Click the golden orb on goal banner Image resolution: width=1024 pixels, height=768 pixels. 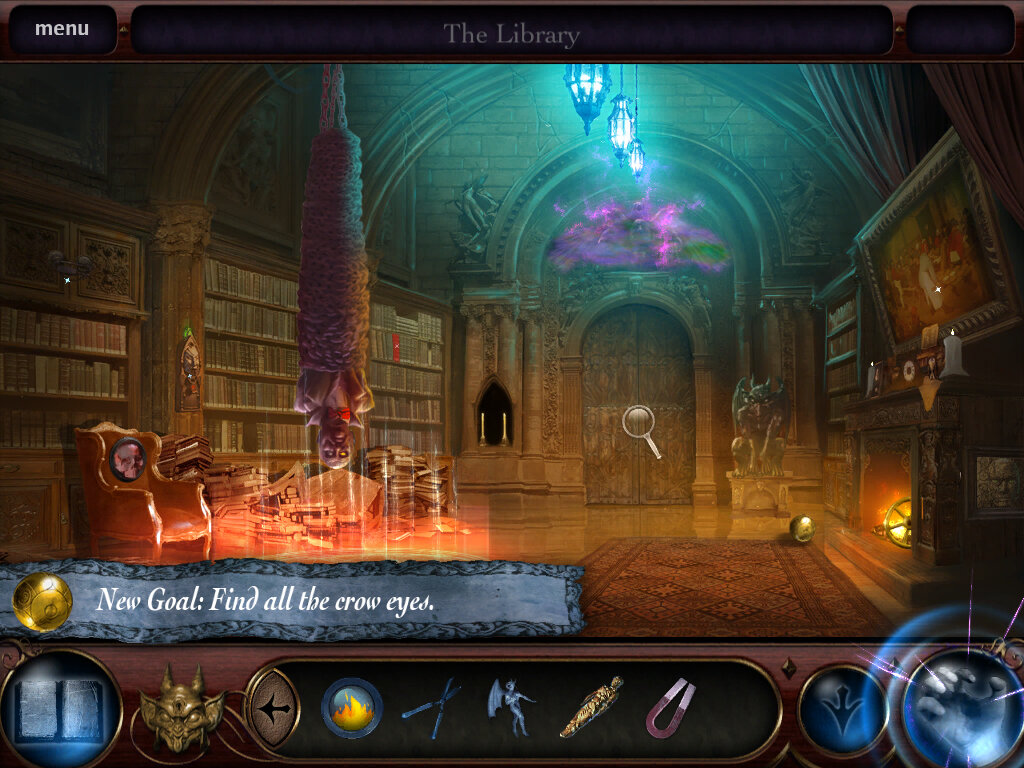pyautogui.click(x=42, y=602)
